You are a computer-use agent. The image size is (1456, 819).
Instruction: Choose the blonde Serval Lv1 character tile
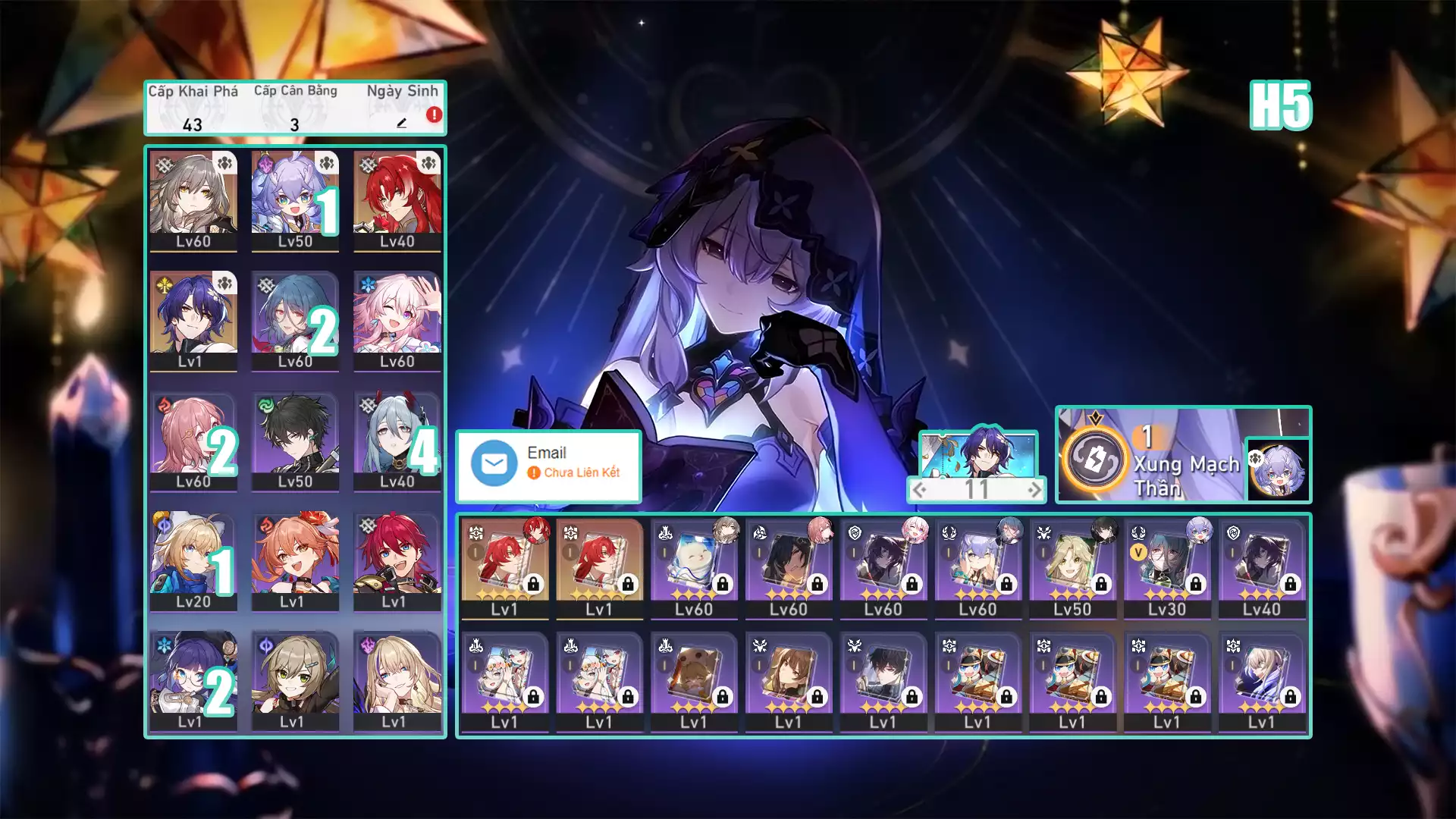pyautogui.click(x=397, y=681)
